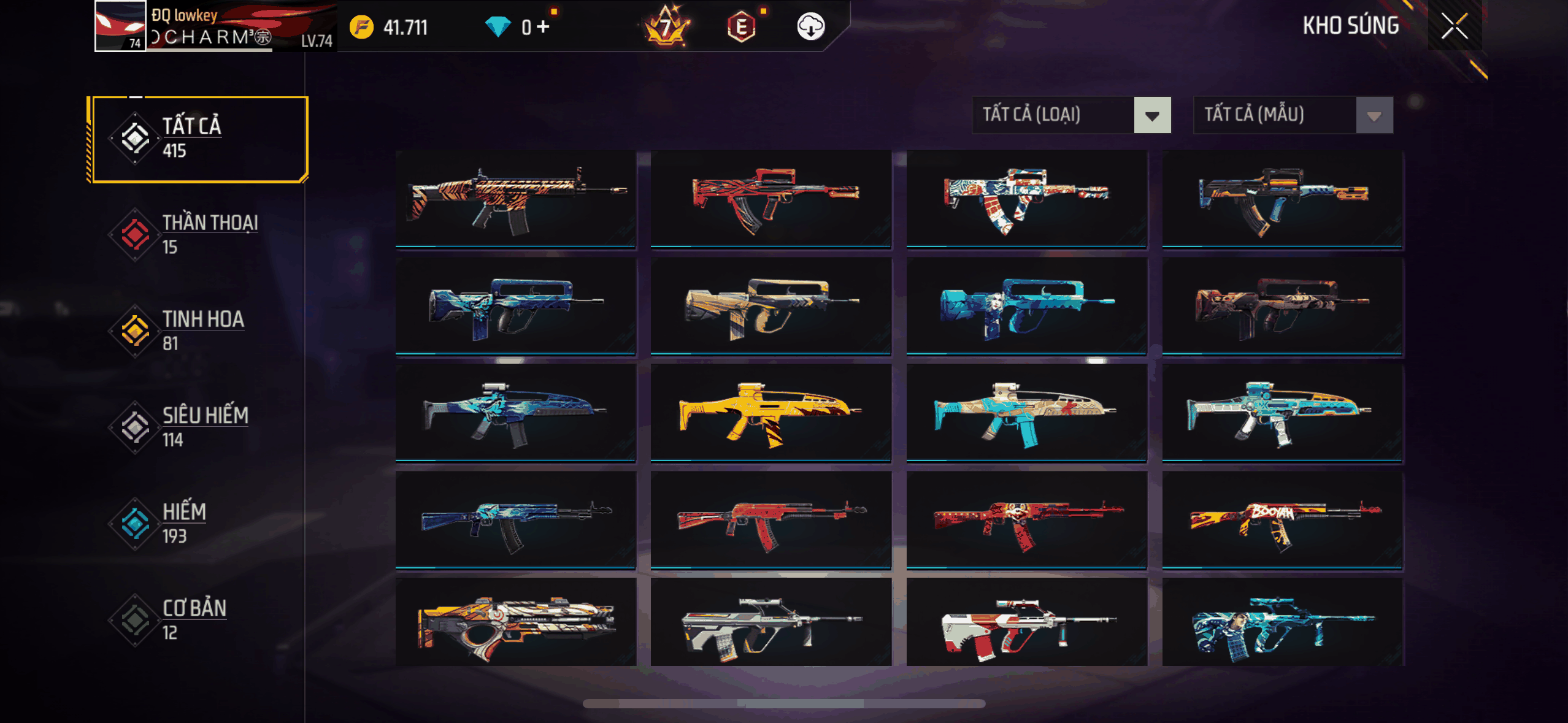Screen dimensions: 1568x723
Task: Click the gold coin balance icon
Action: 361,27
